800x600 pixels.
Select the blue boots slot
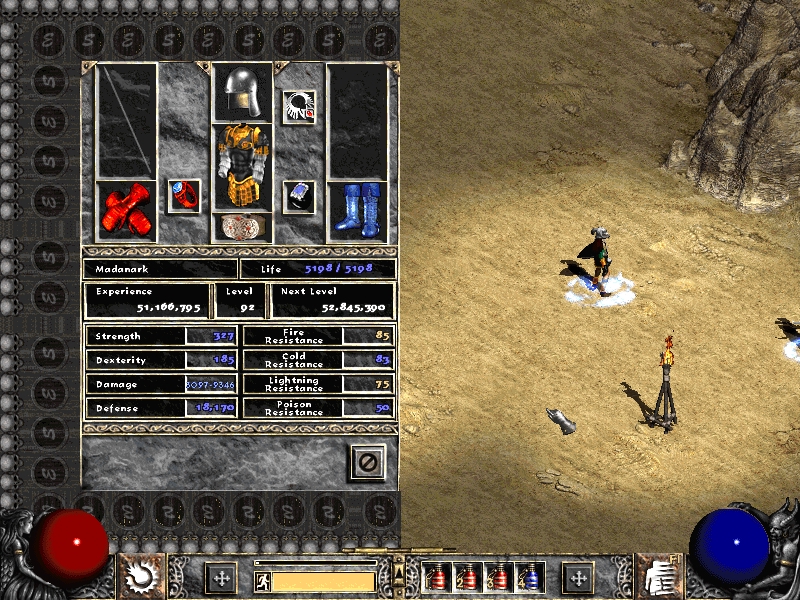tap(357, 211)
